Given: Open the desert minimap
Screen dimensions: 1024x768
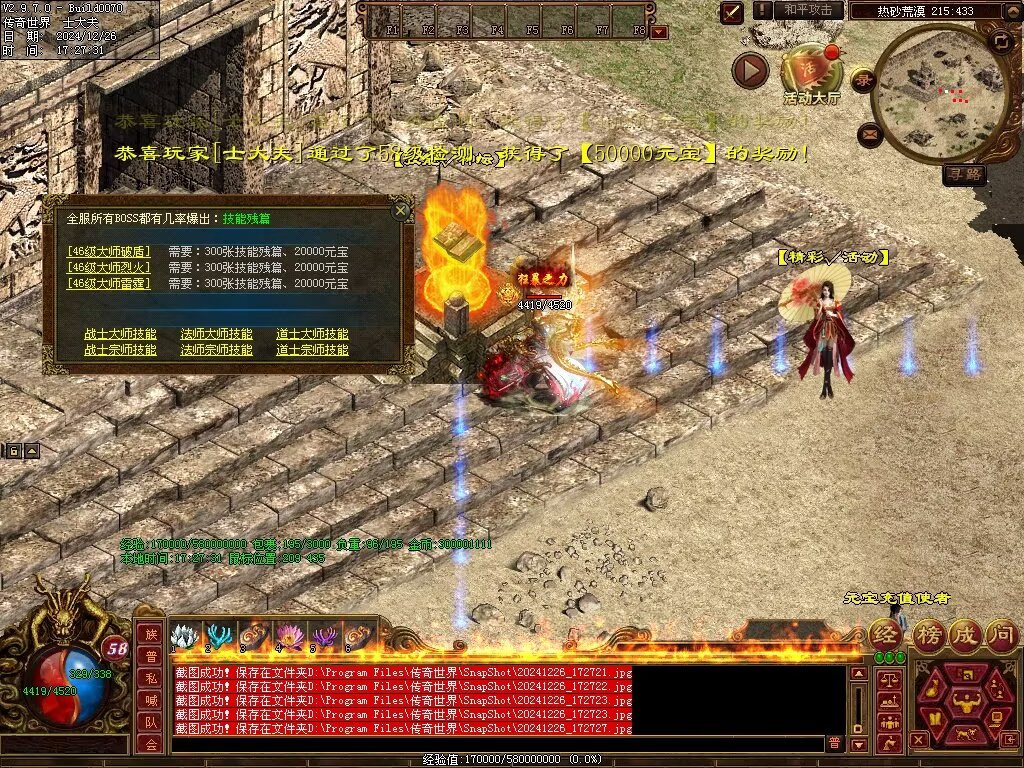Looking at the screenshot, I should (938, 93).
